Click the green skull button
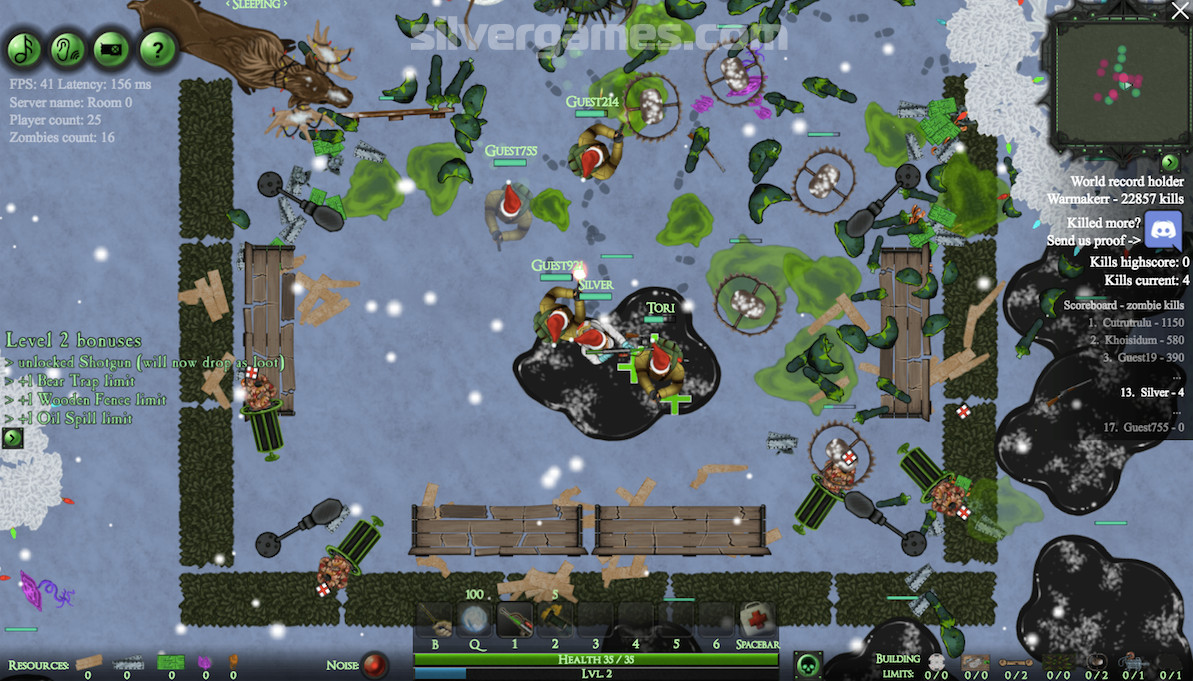Image resolution: width=1193 pixels, height=681 pixels. click(808, 664)
